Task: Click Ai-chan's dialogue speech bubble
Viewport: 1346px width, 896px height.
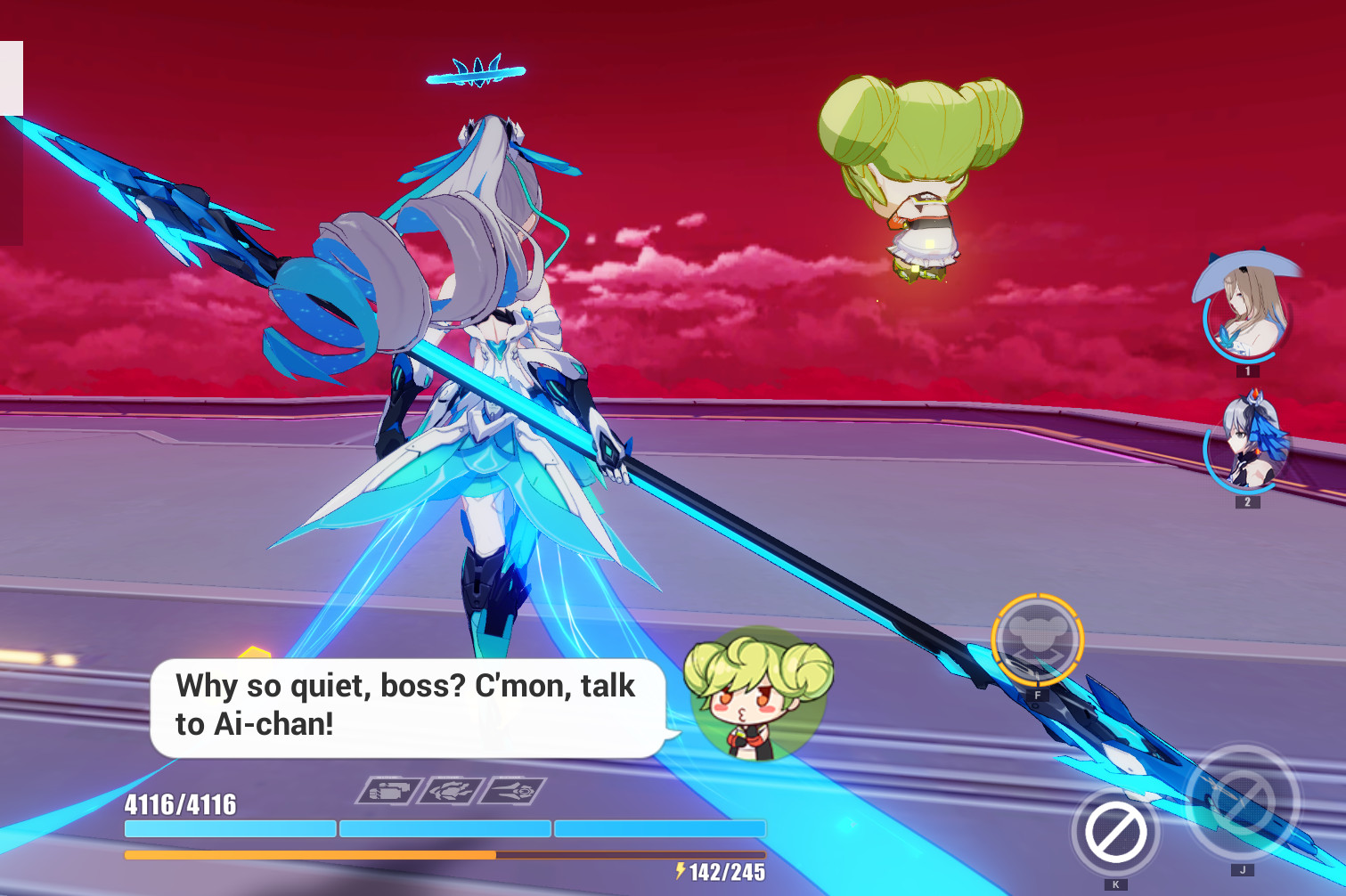Action: tap(407, 707)
